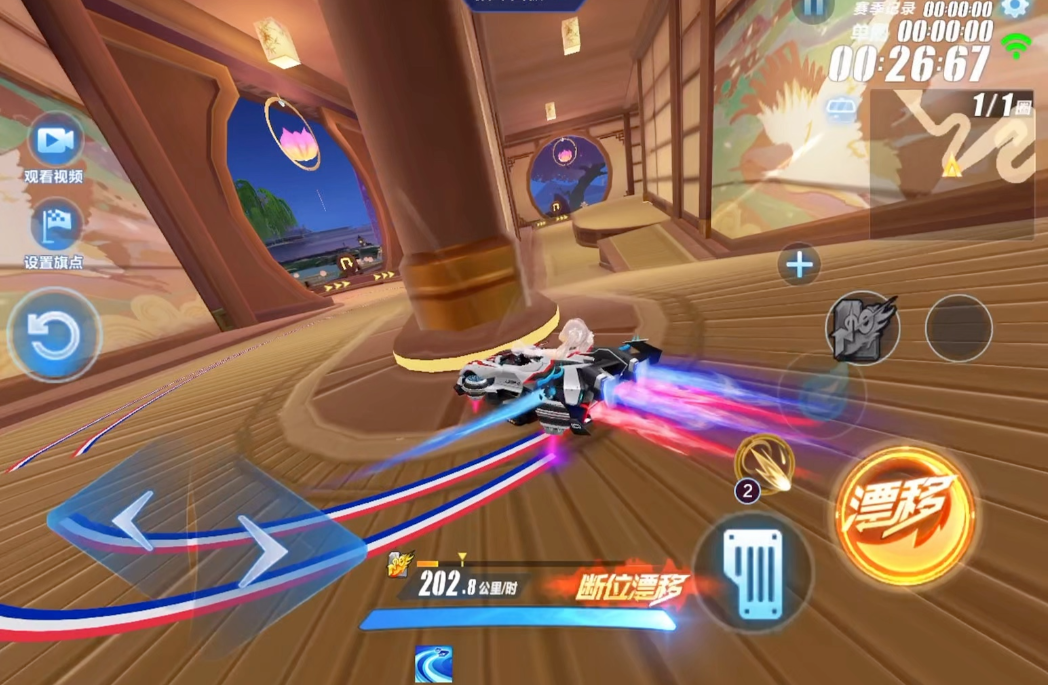Pause the race
This screenshot has height=685, width=1048.
tap(813, 9)
